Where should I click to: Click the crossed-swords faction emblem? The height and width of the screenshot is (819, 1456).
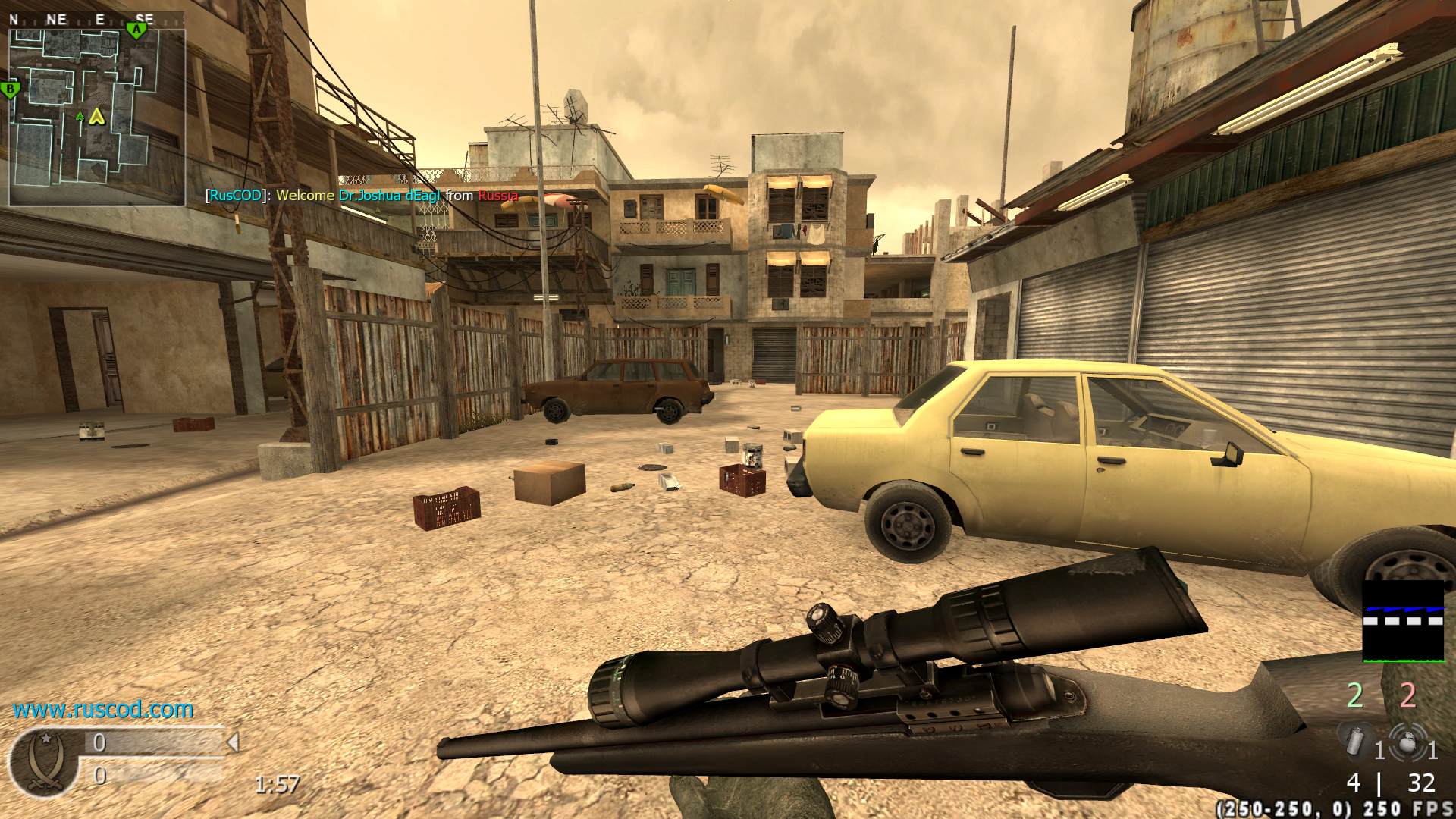click(40, 760)
